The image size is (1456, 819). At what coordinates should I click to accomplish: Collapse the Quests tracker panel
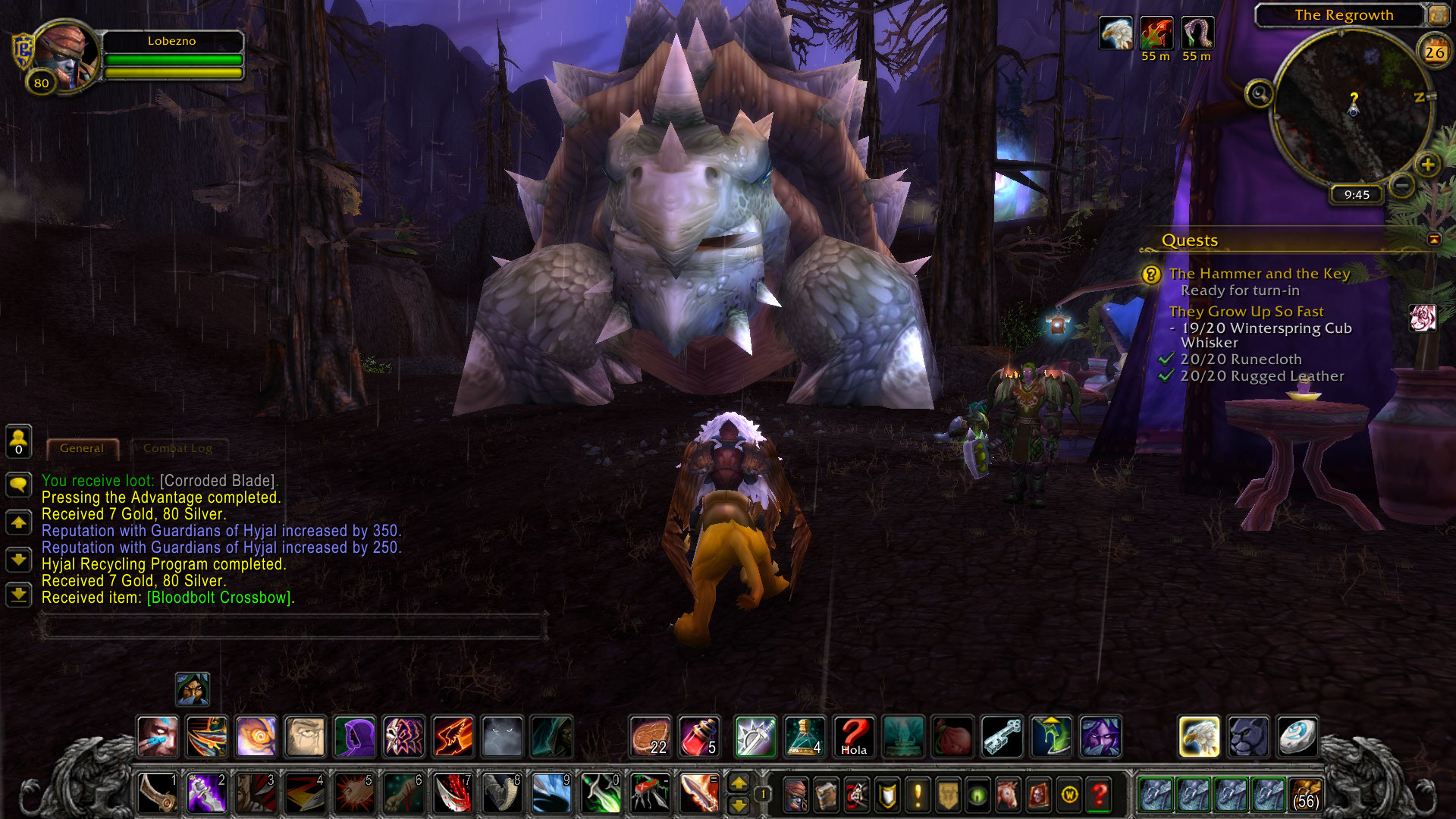1434,240
